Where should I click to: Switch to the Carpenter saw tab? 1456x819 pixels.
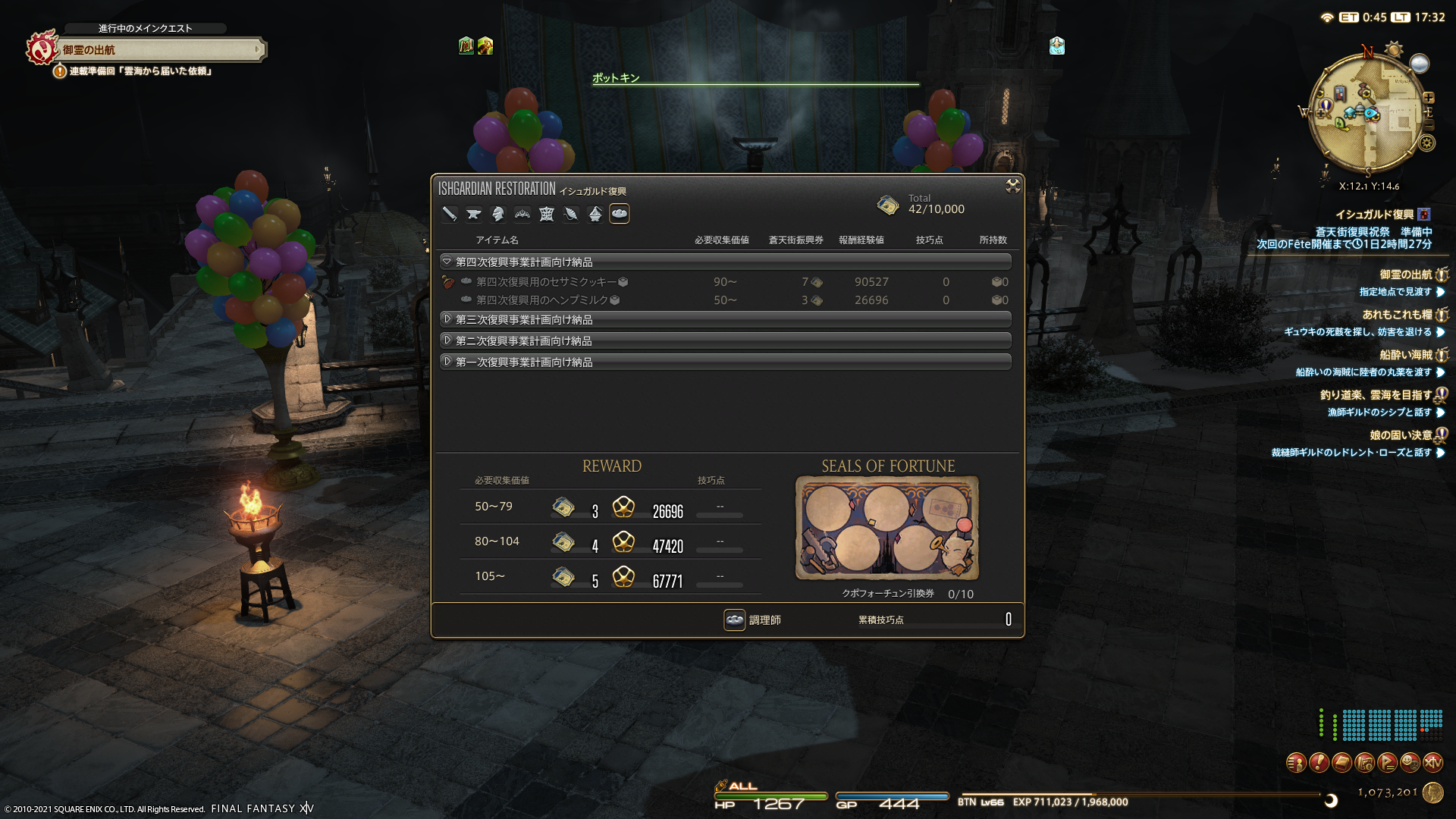[450, 214]
